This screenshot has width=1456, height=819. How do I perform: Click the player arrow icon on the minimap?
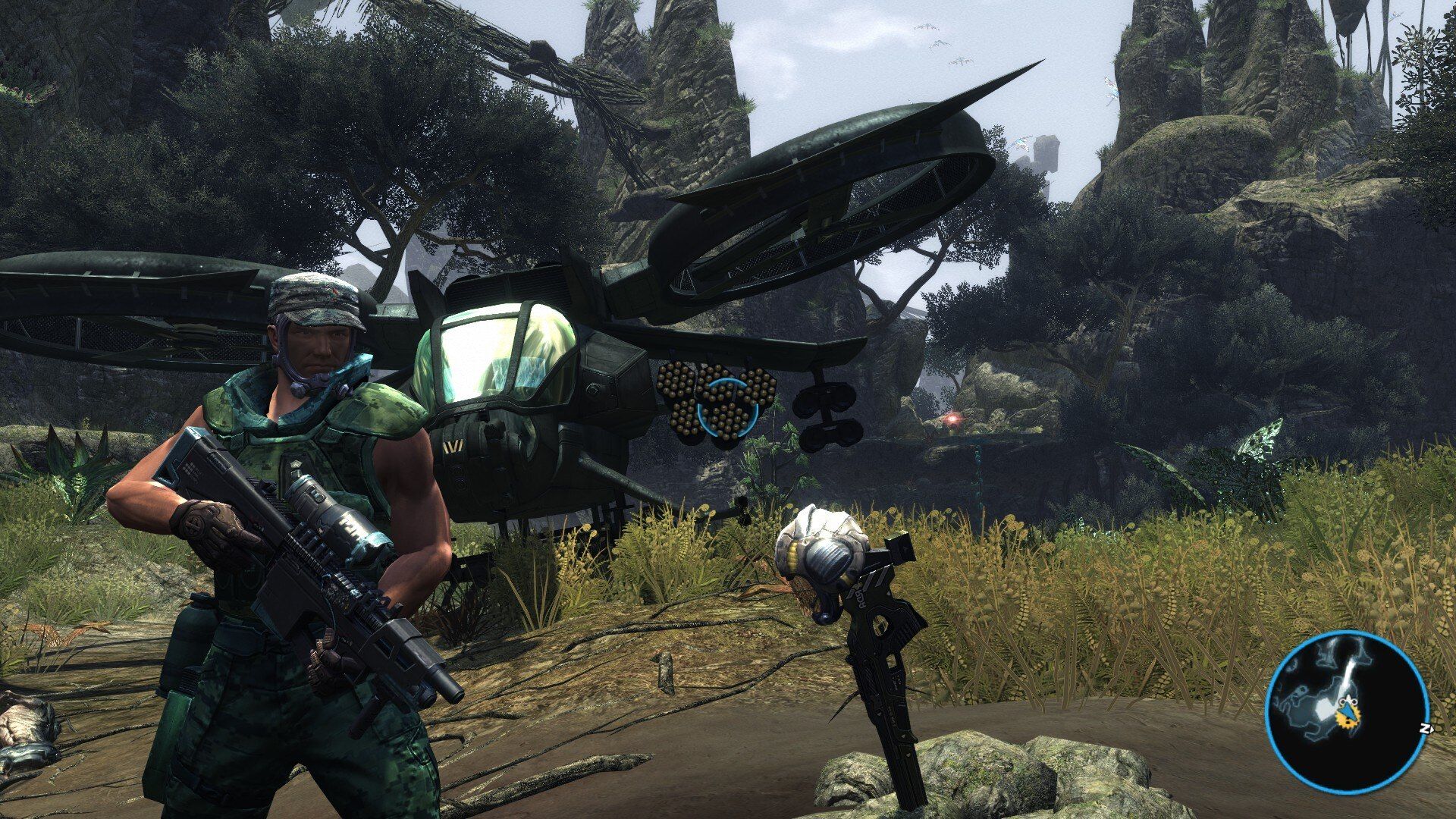click(1347, 711)
